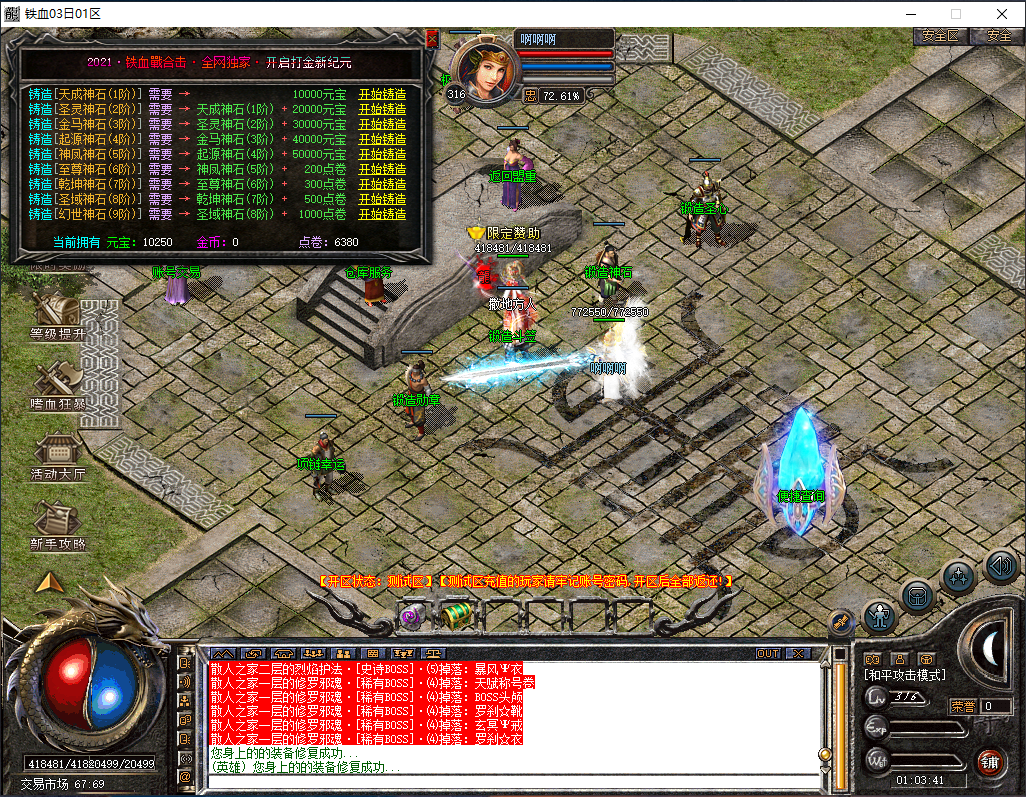Image resolution: width=1026 pixels, height=797 pixels.
Task: Close the game window
Action: [1001, 14]
